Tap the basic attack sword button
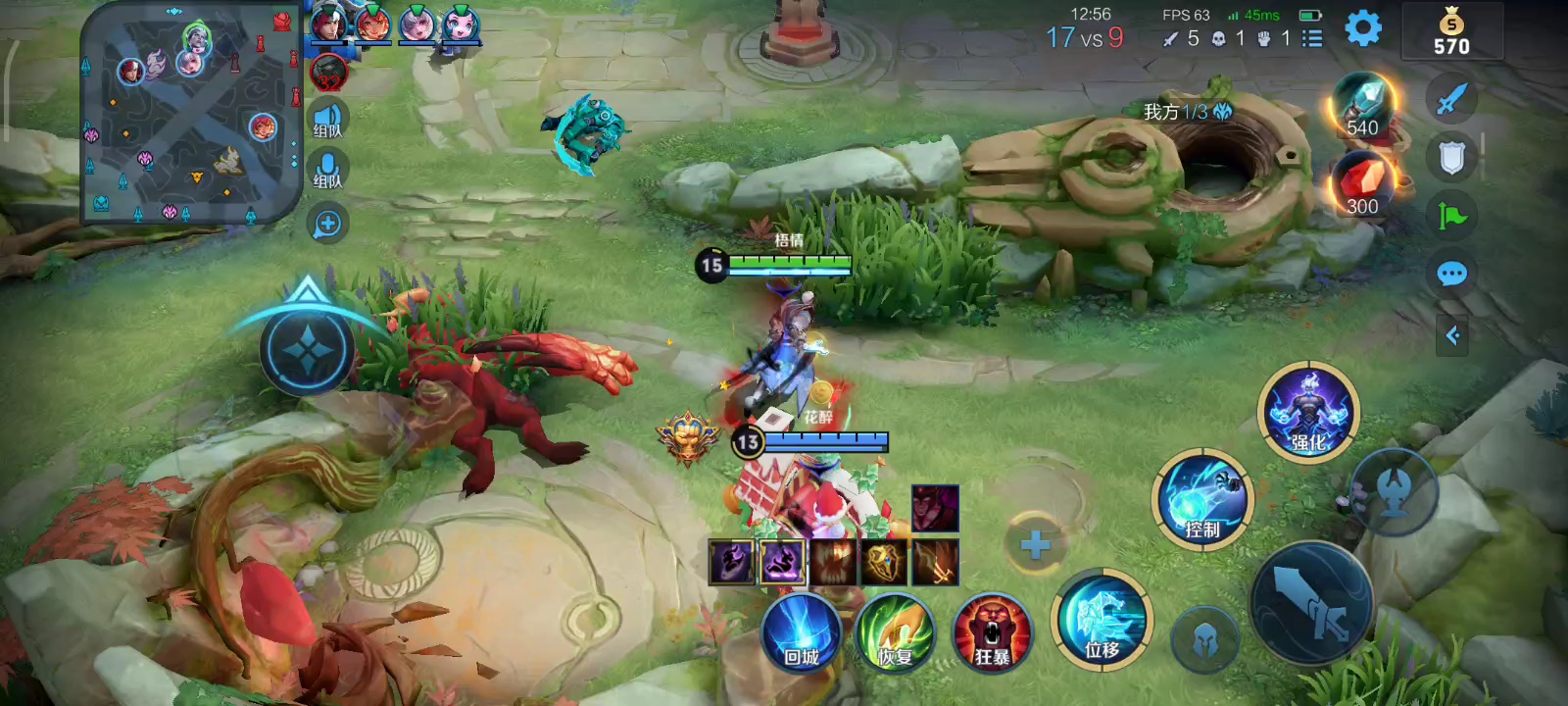Screen dimensions: 1568x706 click(x=1313, y=603)
